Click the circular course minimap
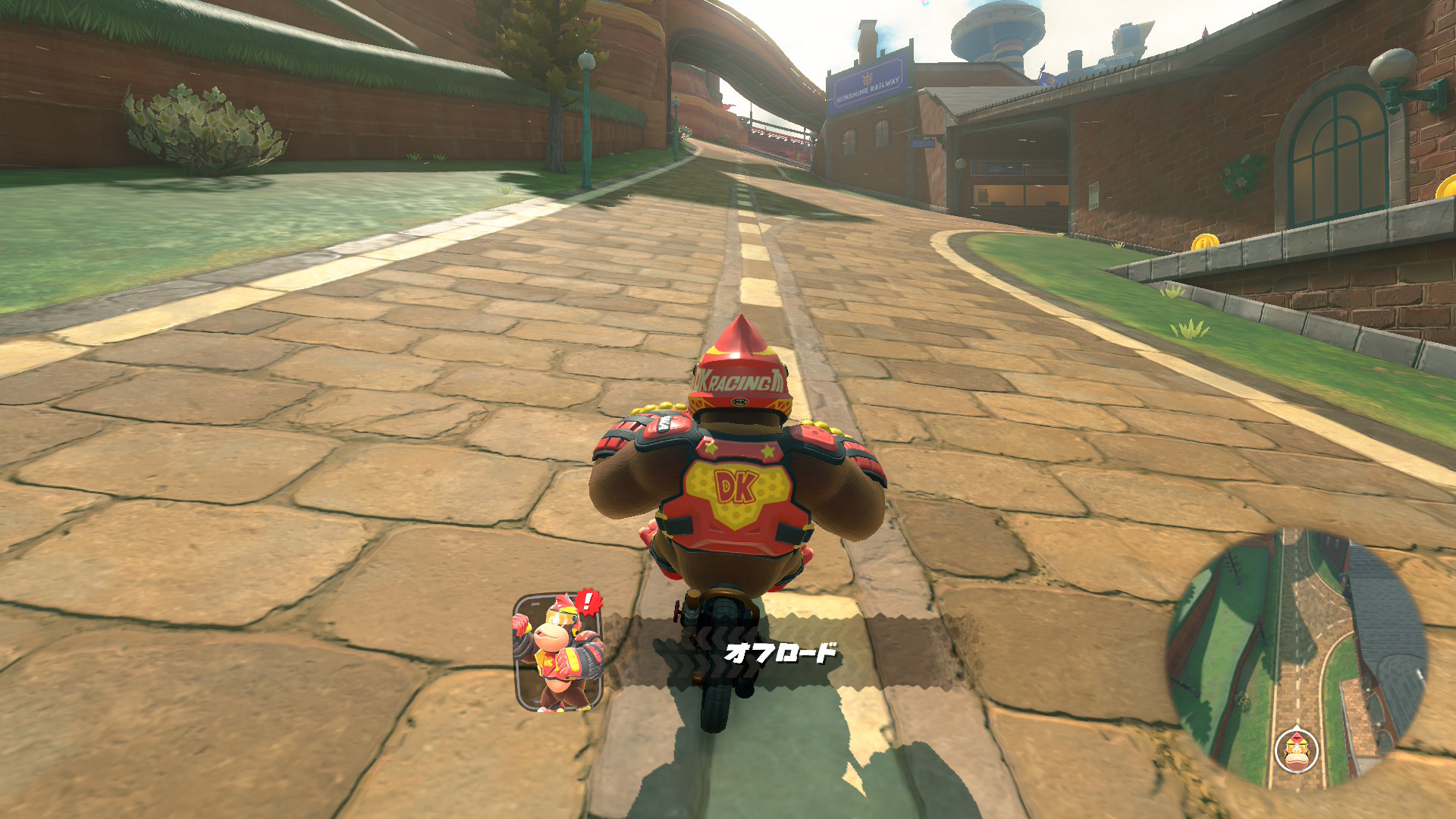Image resolution: width=1456 pixels, height=819 pixels. (x=1297, y=658)
